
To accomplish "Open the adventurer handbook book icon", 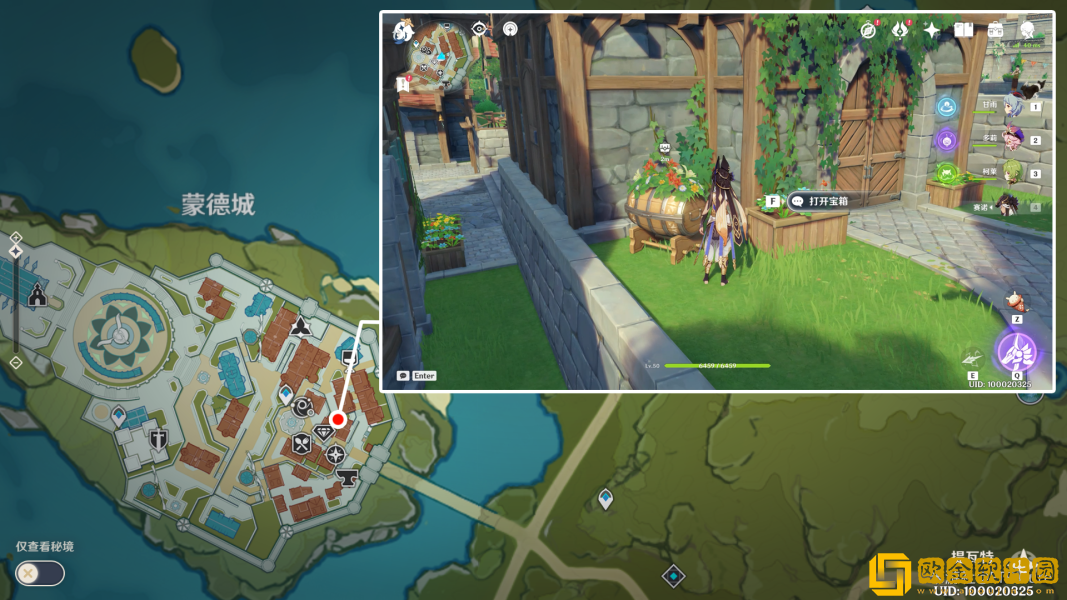I will (x=963, y=30).
